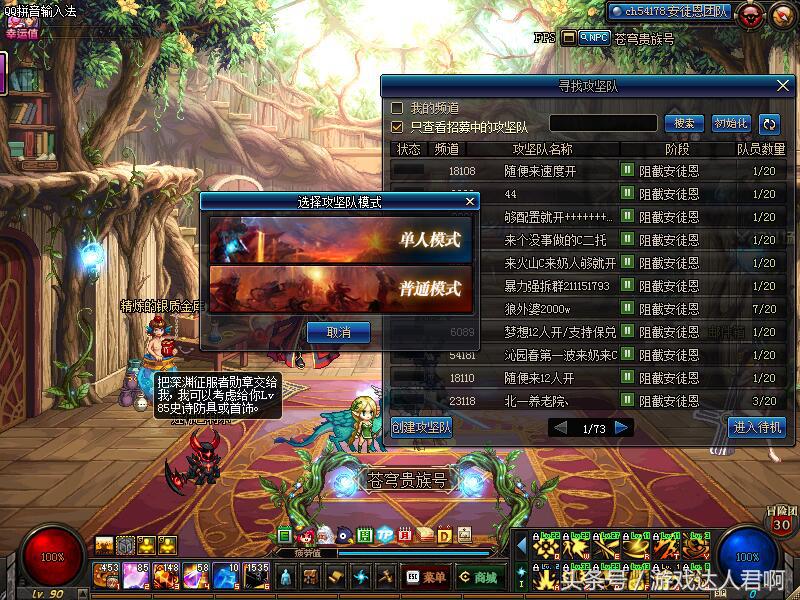
Task: Open the 菜单 menu button
Action: [427, 577]
